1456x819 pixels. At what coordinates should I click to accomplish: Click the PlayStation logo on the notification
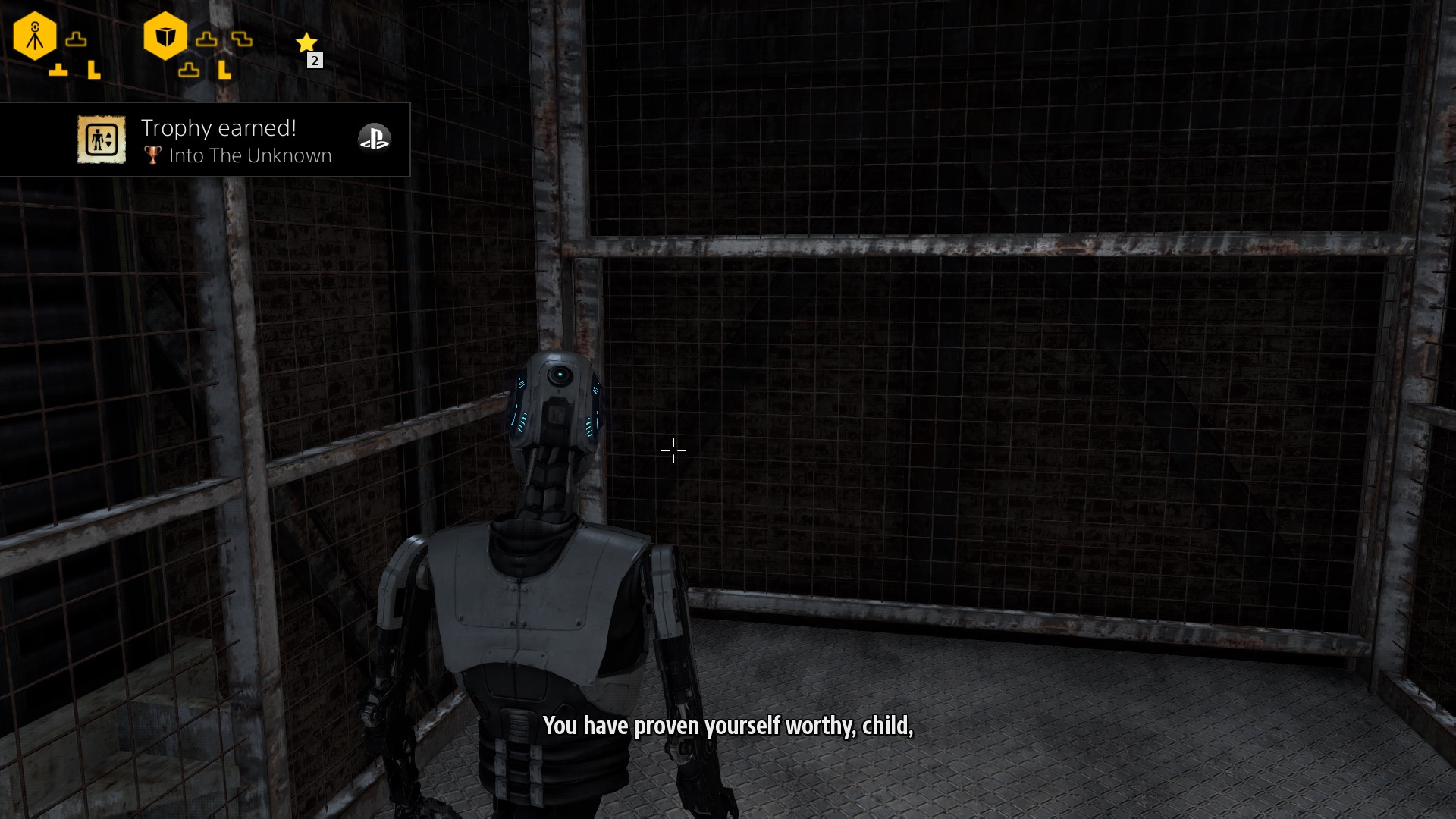coord(374,137)
